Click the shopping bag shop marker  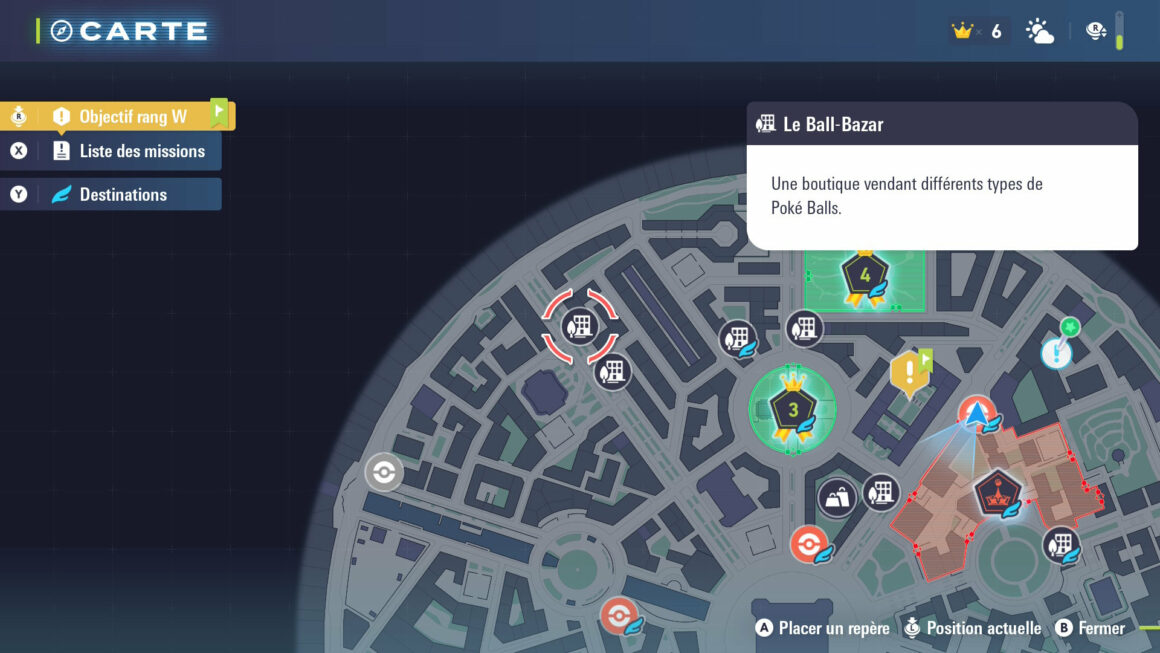point(837,497)
